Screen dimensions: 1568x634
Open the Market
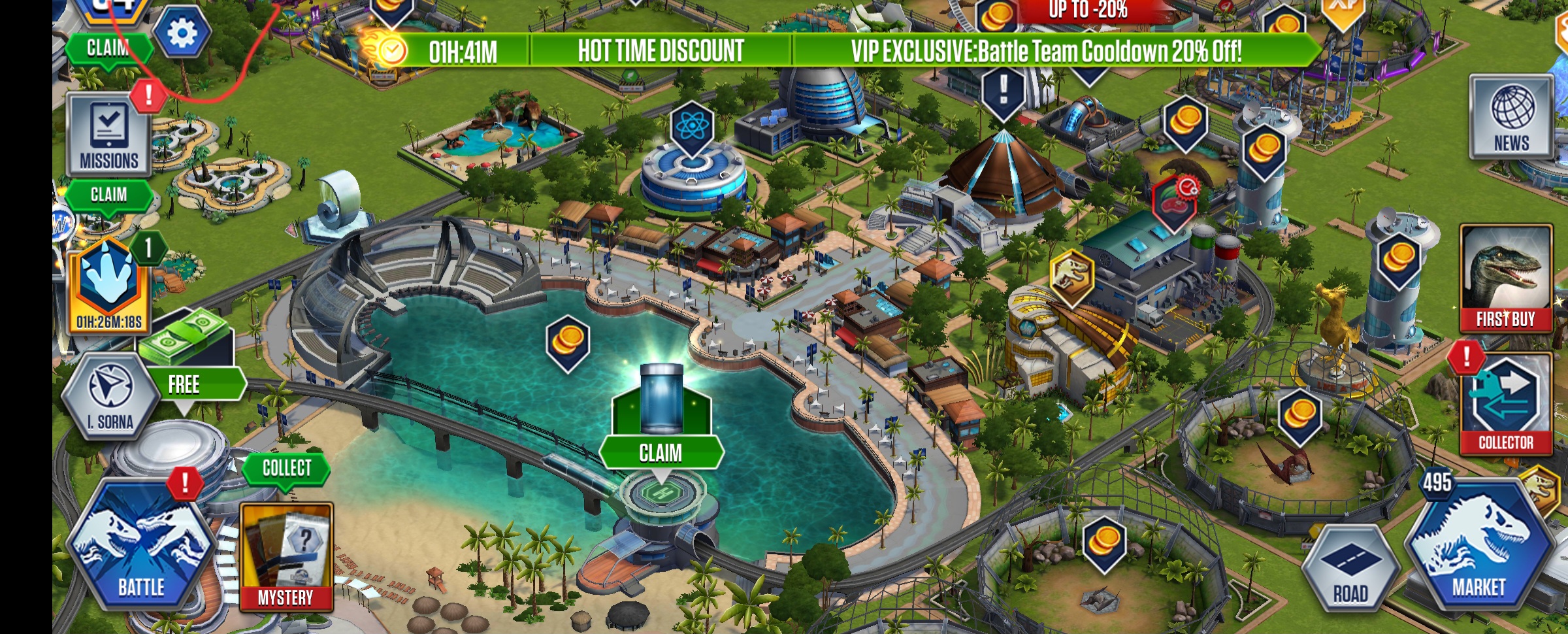click(1479, 548)
